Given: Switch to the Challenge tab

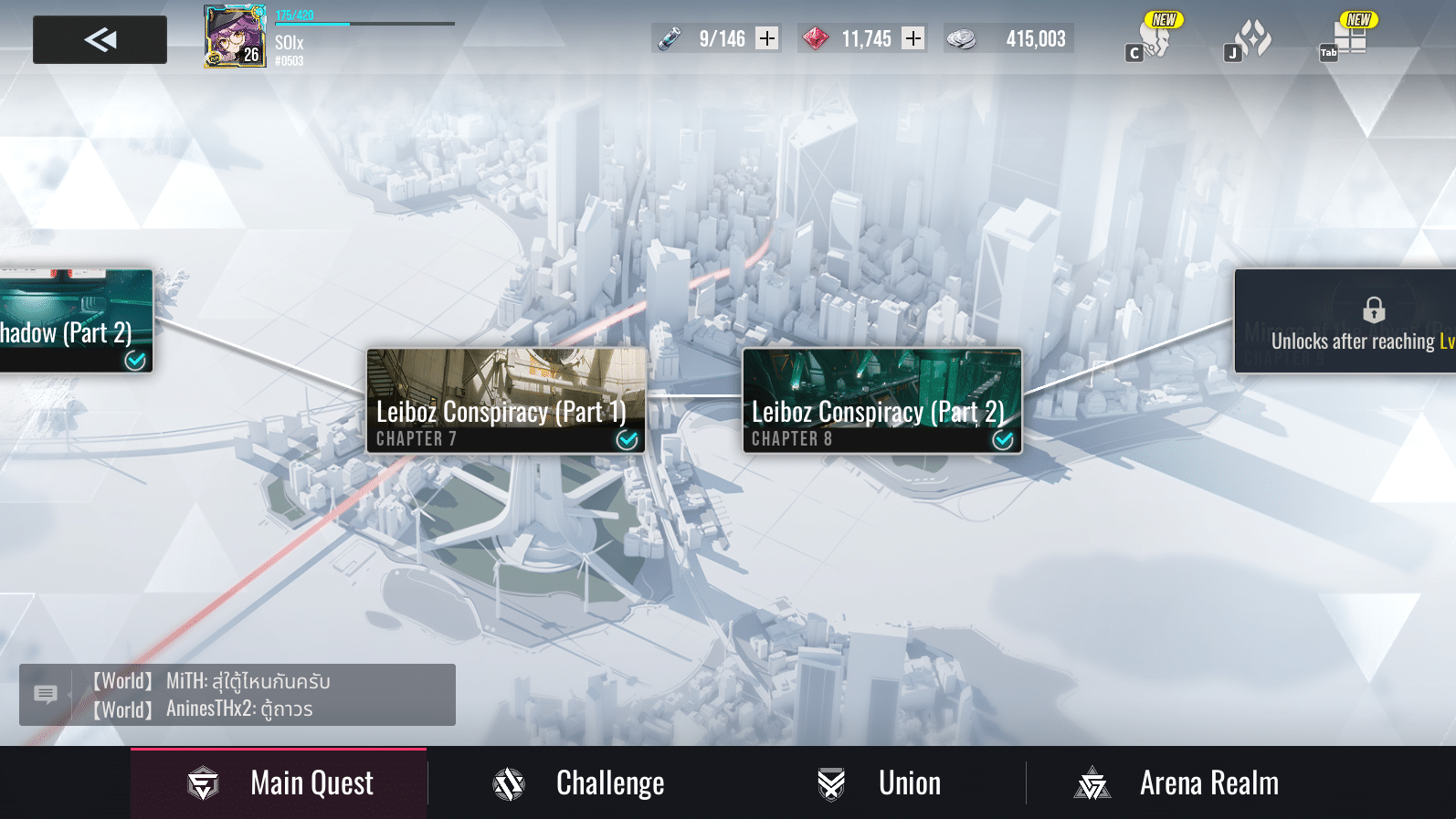Looking at the screenshot, I should [579, 782].
